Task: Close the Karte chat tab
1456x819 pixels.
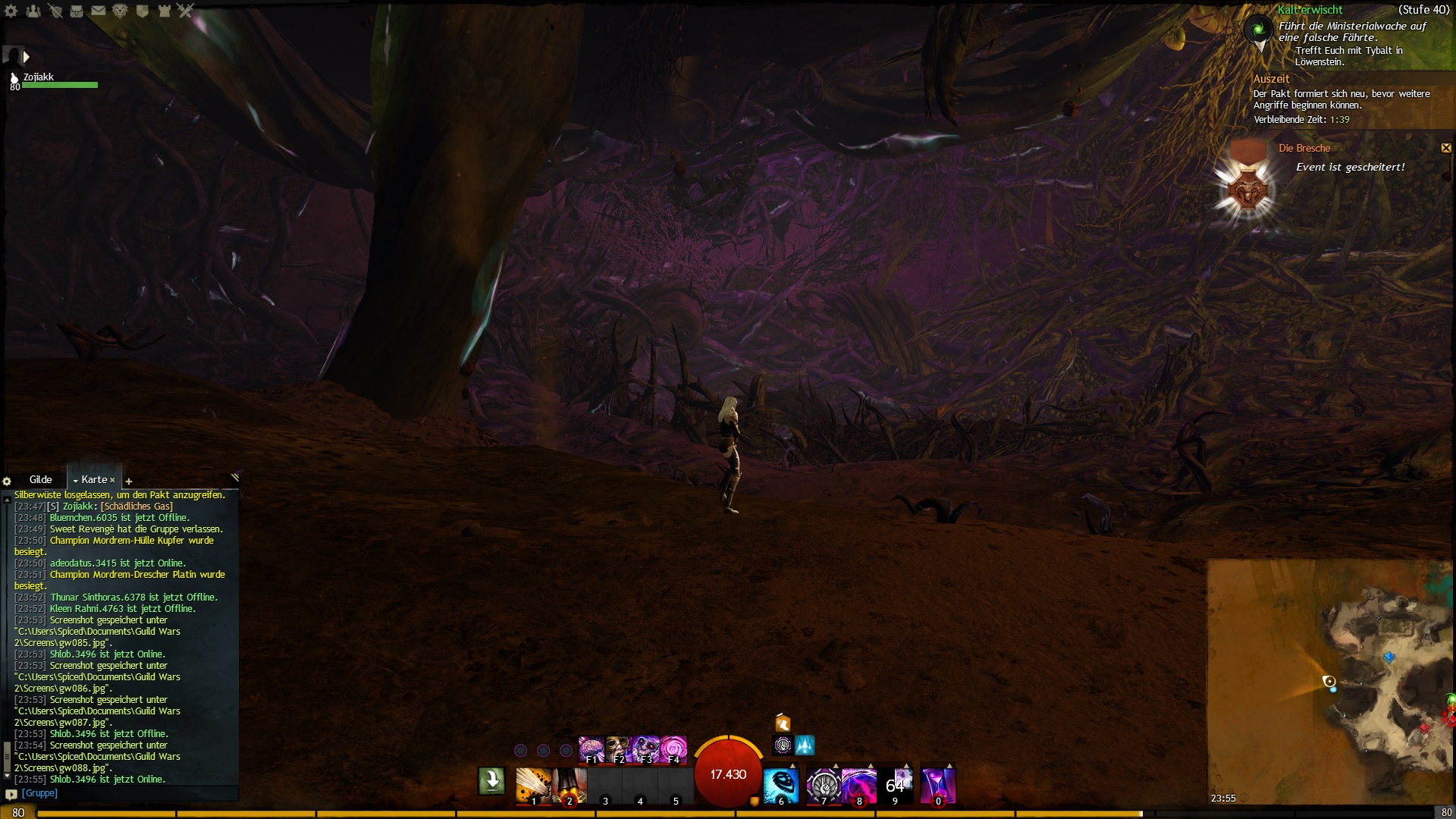Action: coord(112,480)
